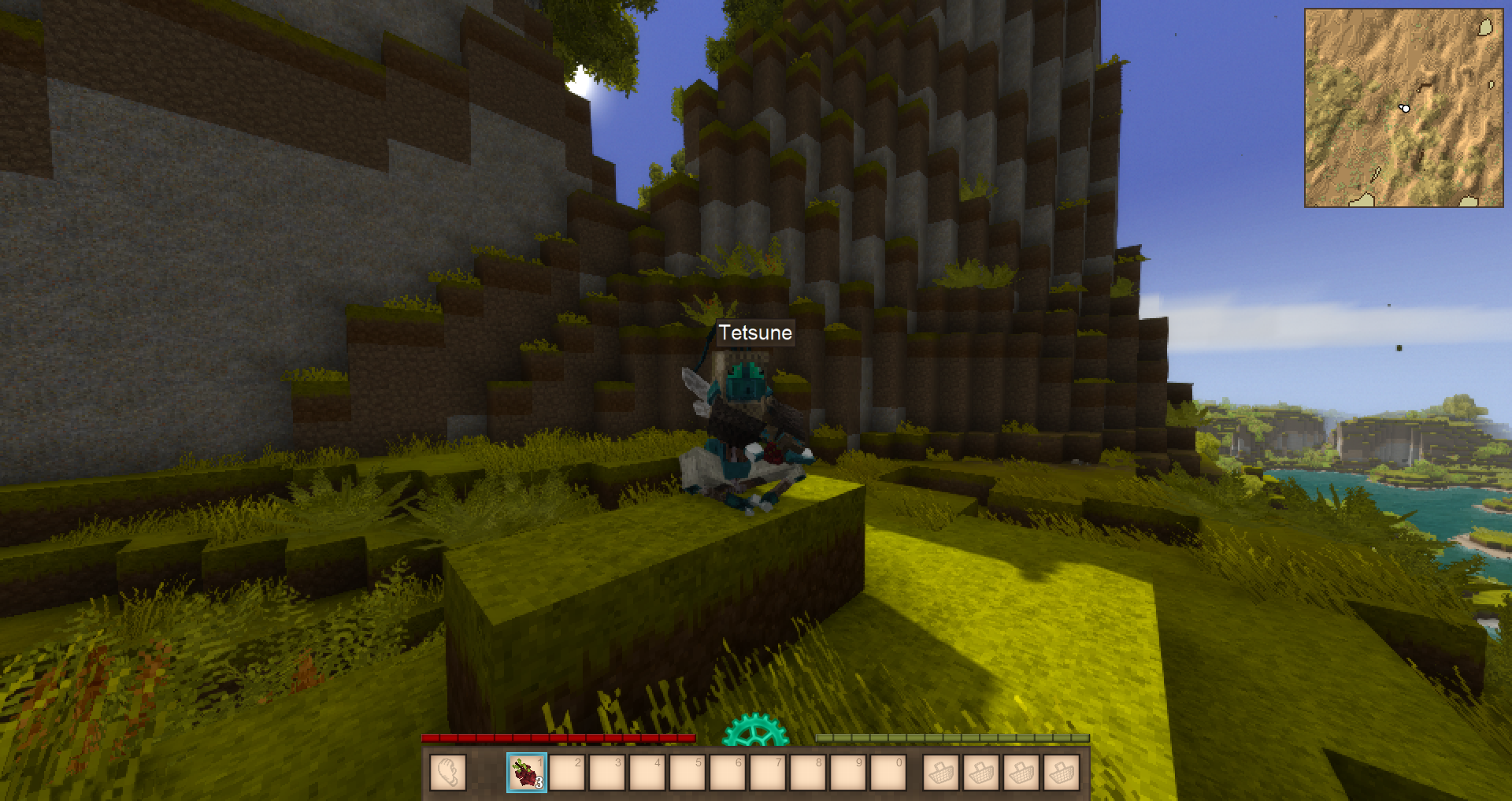Choose hotbar slot number 5
Viewport: 1512px width, 801px height.
click(x=687, y=773)
